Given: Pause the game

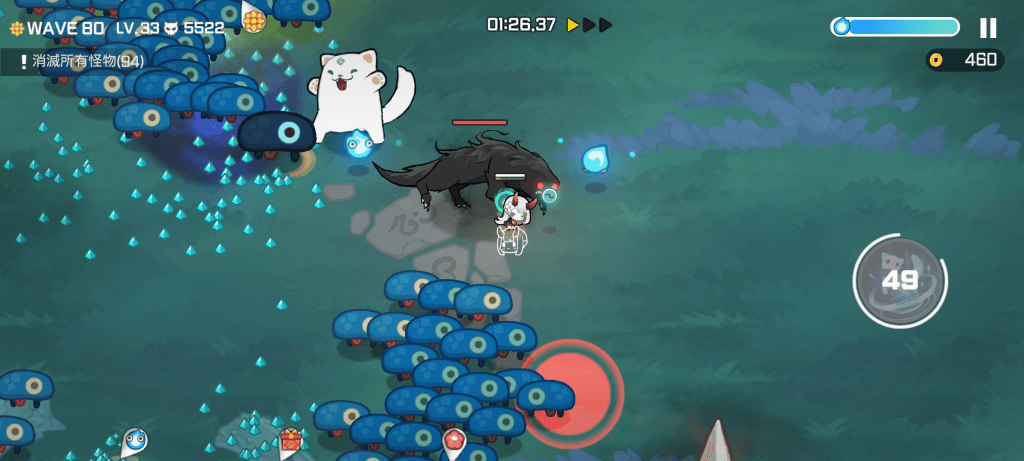Looking at the screenshot, I should 988,27.
